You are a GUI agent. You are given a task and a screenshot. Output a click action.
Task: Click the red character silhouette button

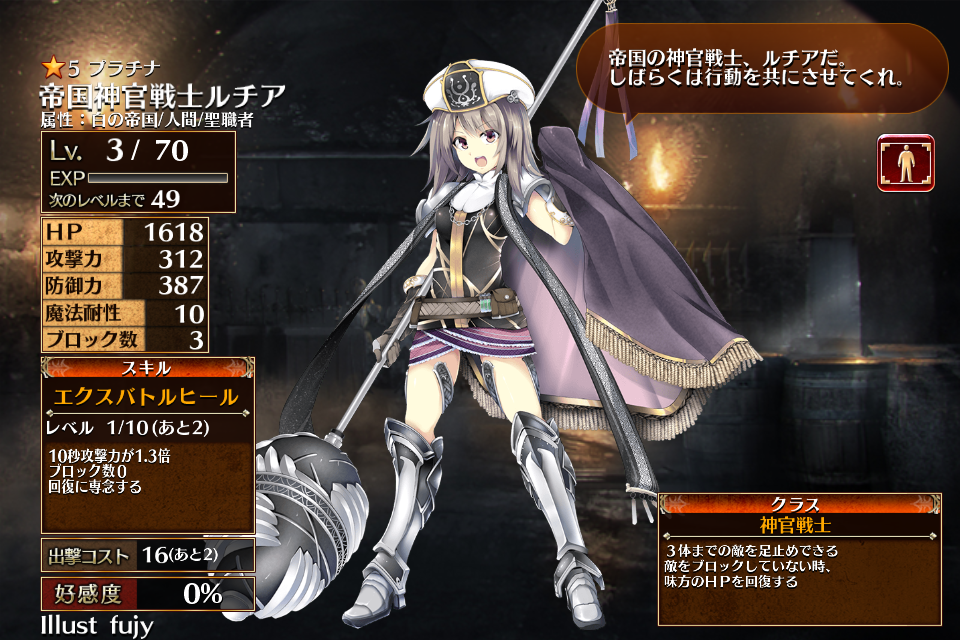pos(905,163)
